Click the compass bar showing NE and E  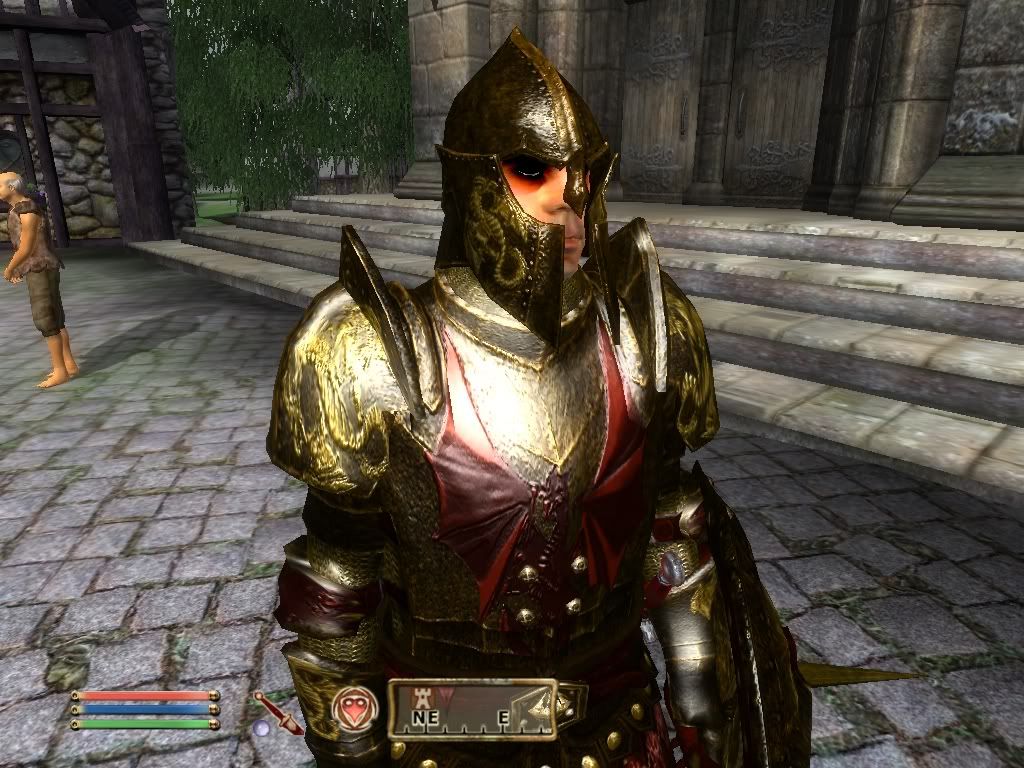point(471,709)
